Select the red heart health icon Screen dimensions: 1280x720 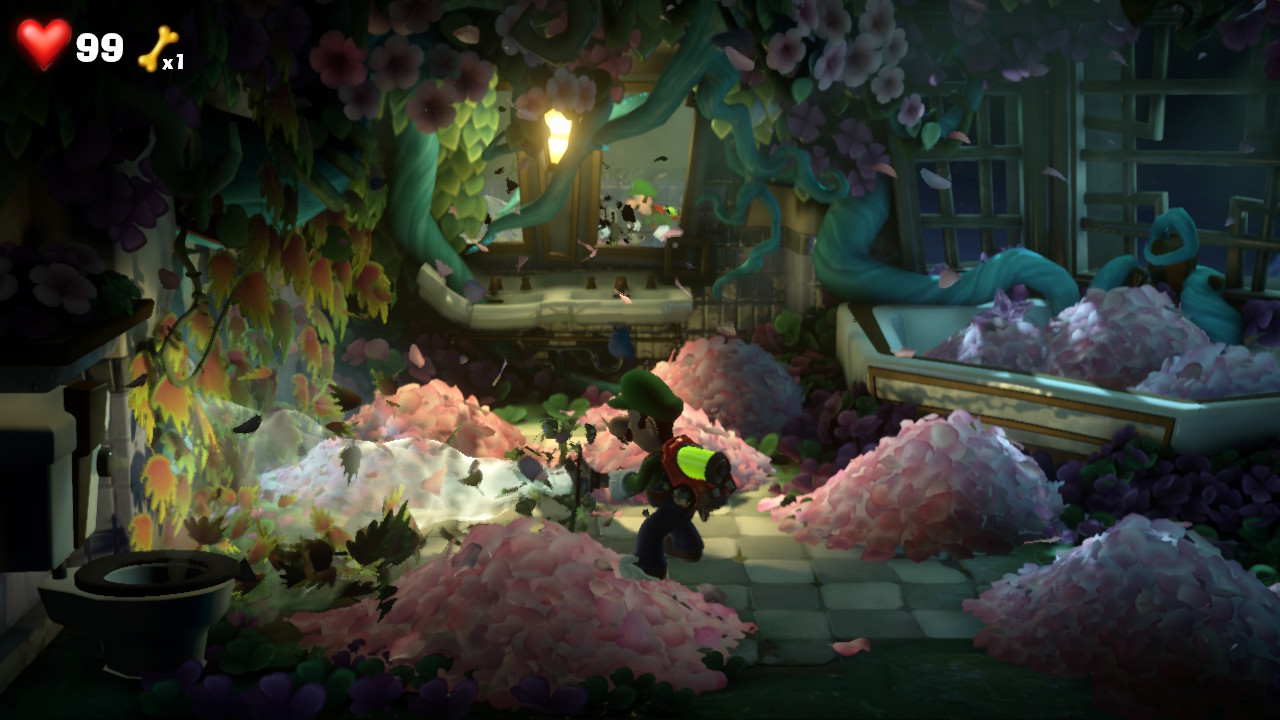pos(43,45)
